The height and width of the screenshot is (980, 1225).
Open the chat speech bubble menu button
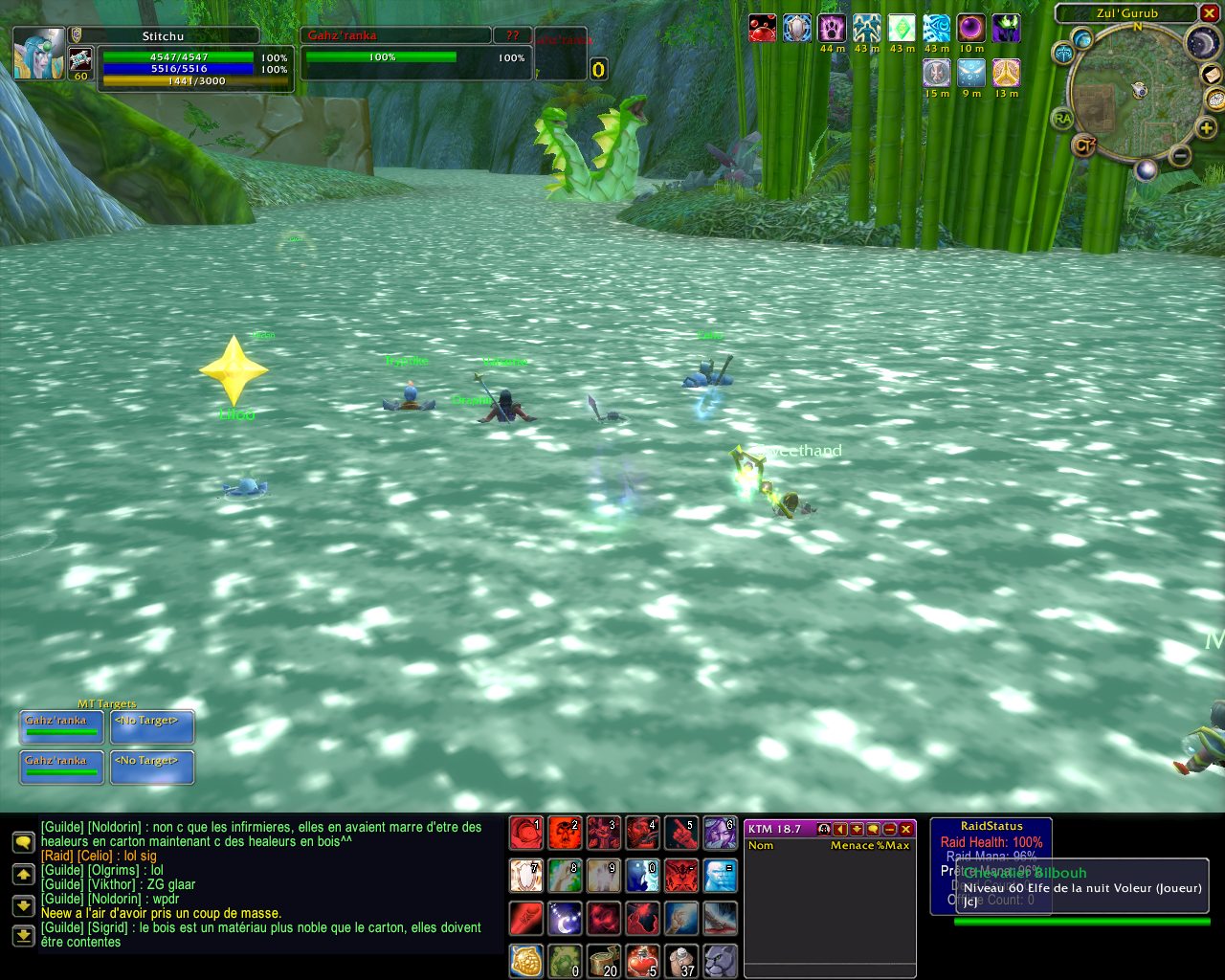[24, 842]
